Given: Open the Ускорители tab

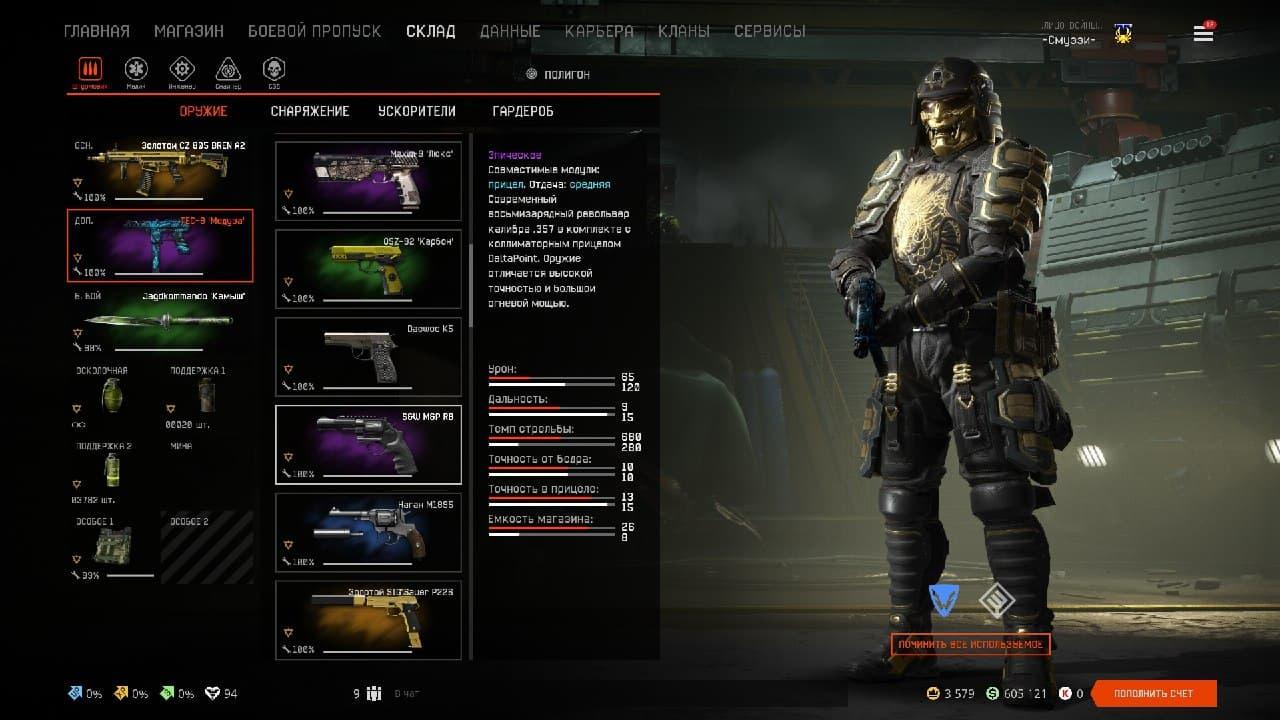Looking at the screenshot, I should coord(417,111).
